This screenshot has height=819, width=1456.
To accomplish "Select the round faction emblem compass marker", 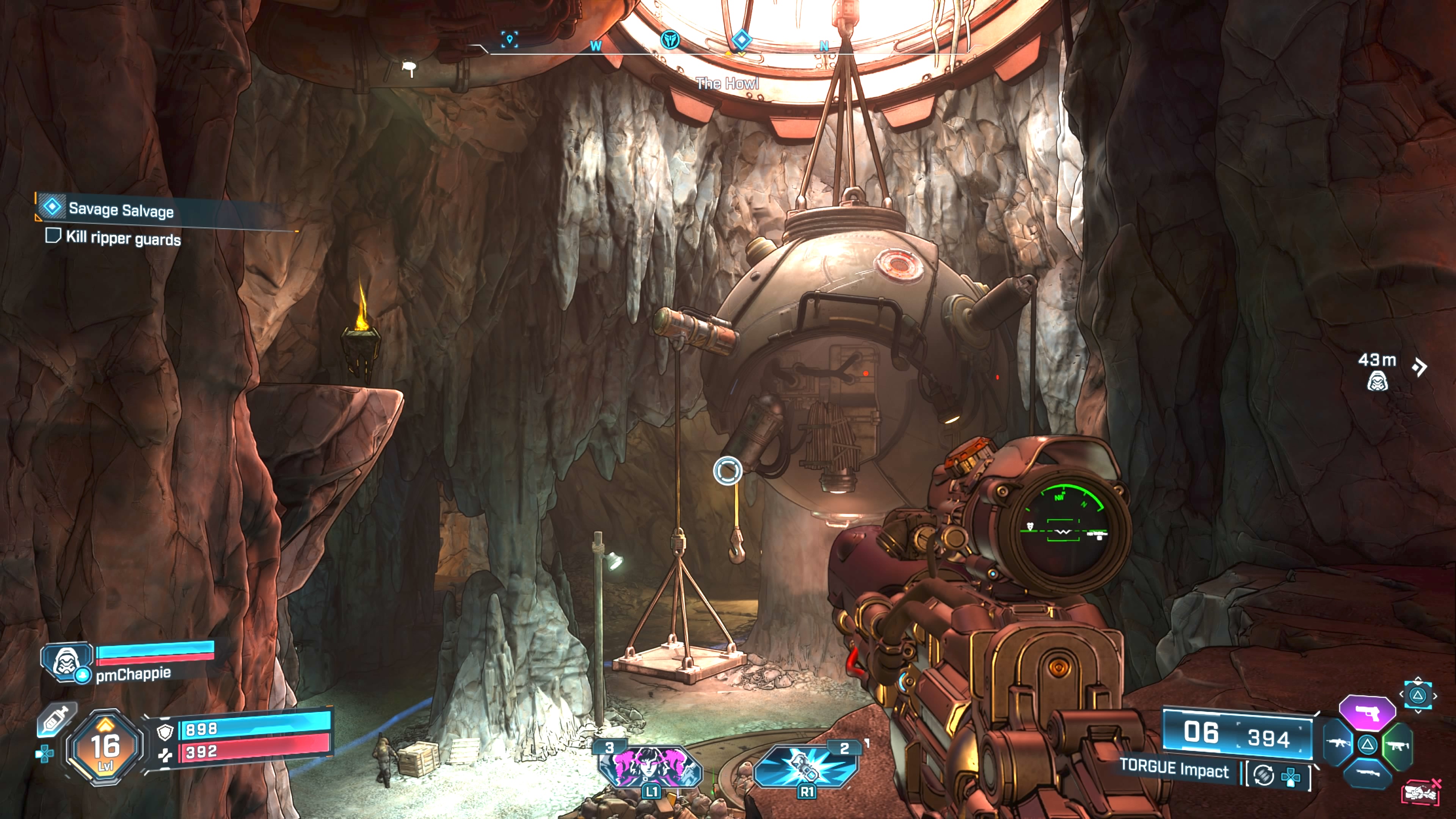I will [x=670, y=39].
